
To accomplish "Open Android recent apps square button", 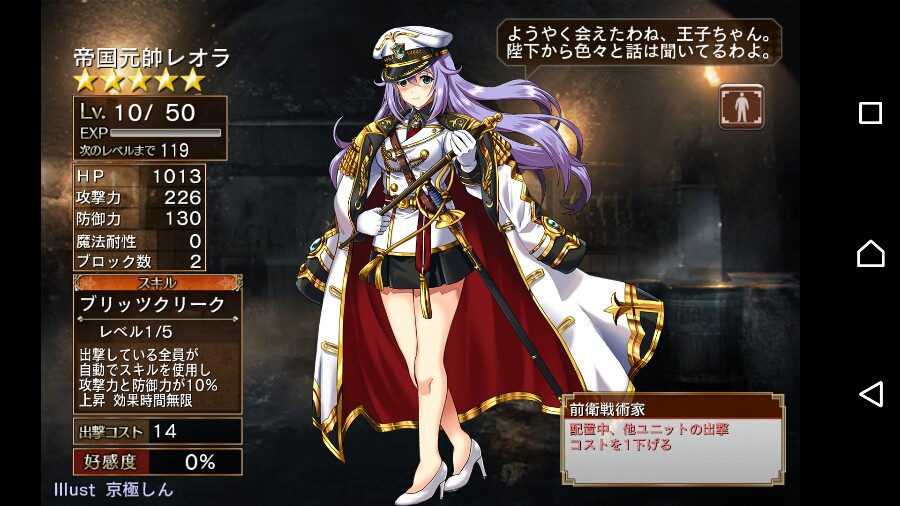I will point(870,113).
